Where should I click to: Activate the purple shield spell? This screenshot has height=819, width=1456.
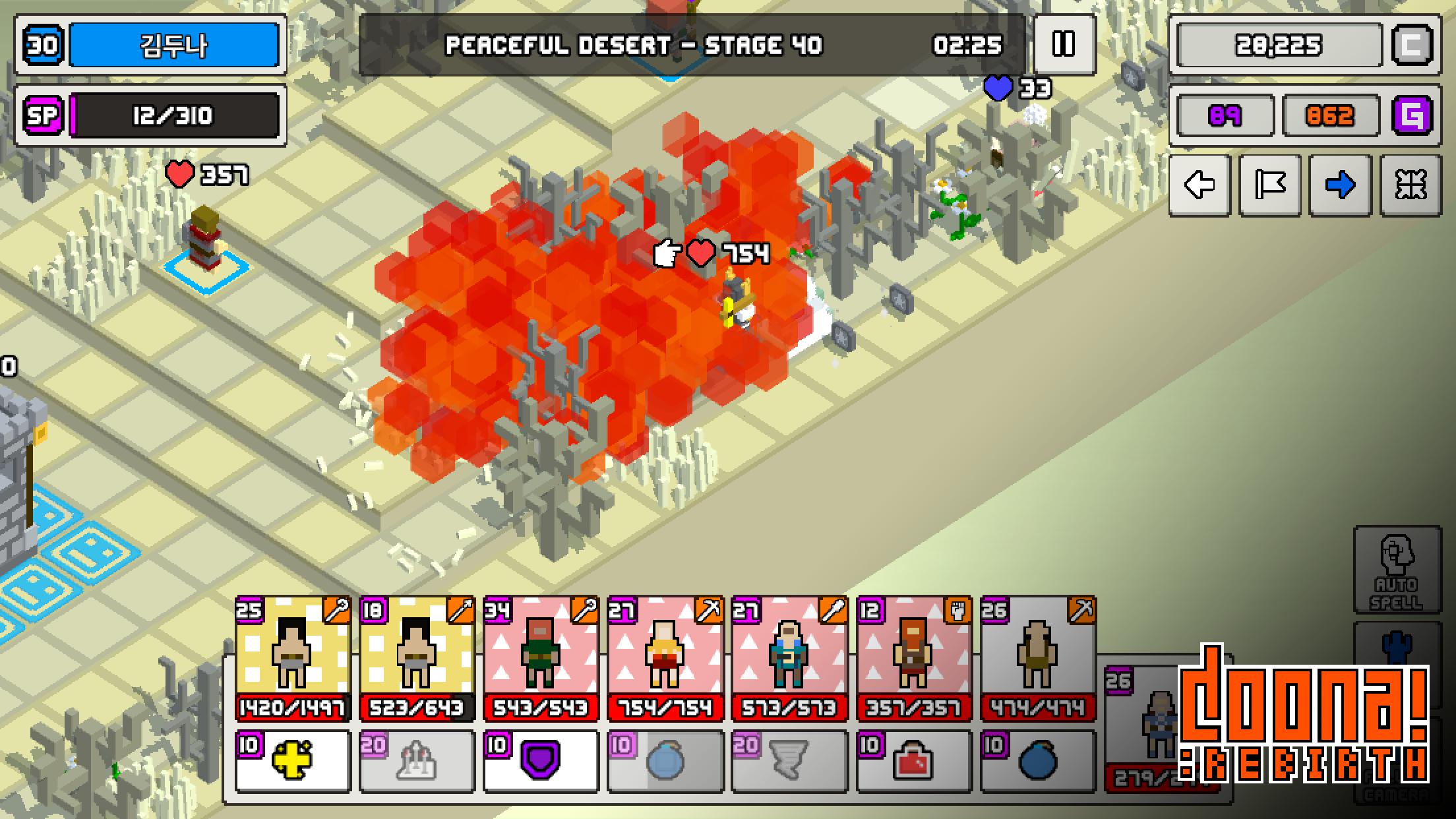click(541, 760)
